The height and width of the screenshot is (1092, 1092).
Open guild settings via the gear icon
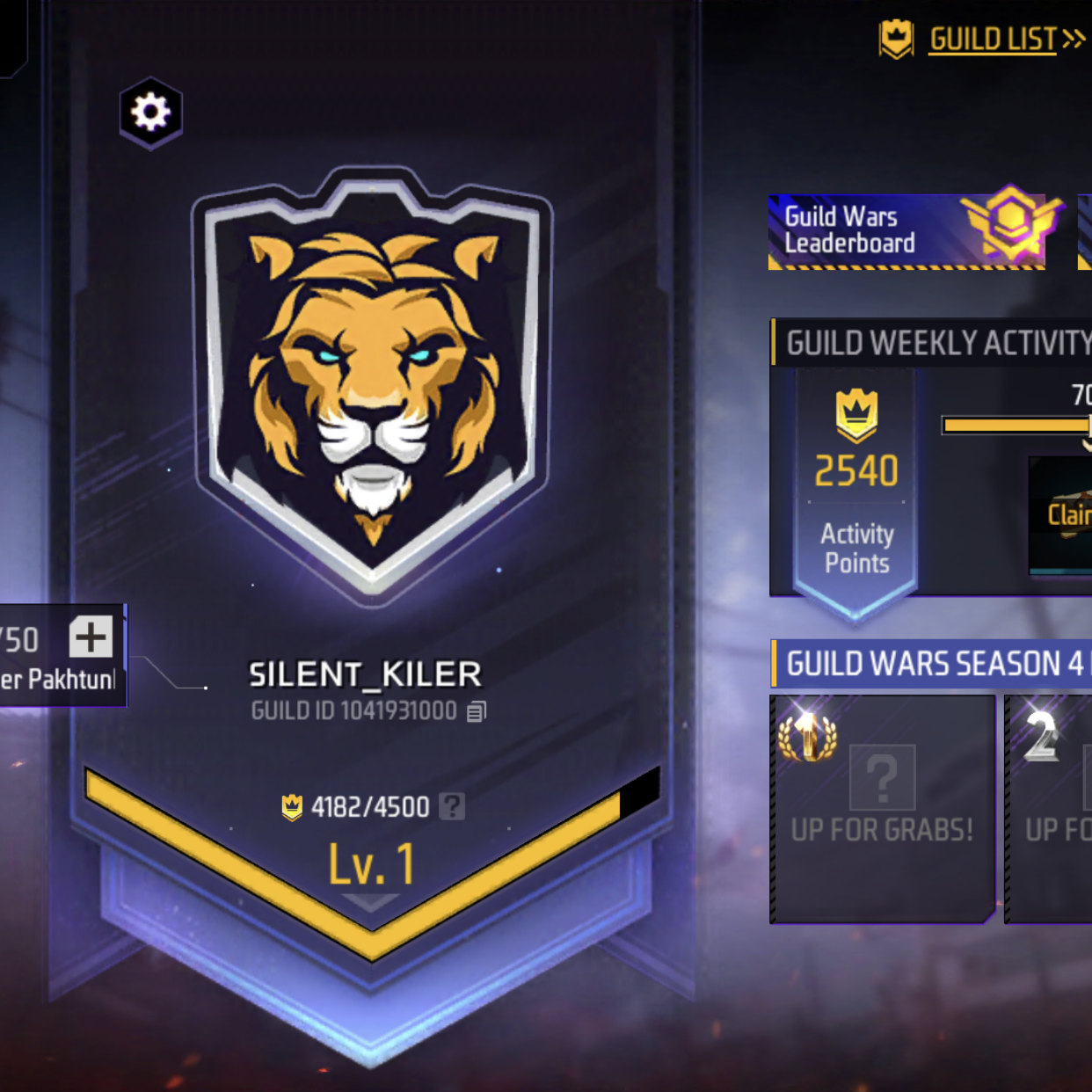tap(151, 113)
